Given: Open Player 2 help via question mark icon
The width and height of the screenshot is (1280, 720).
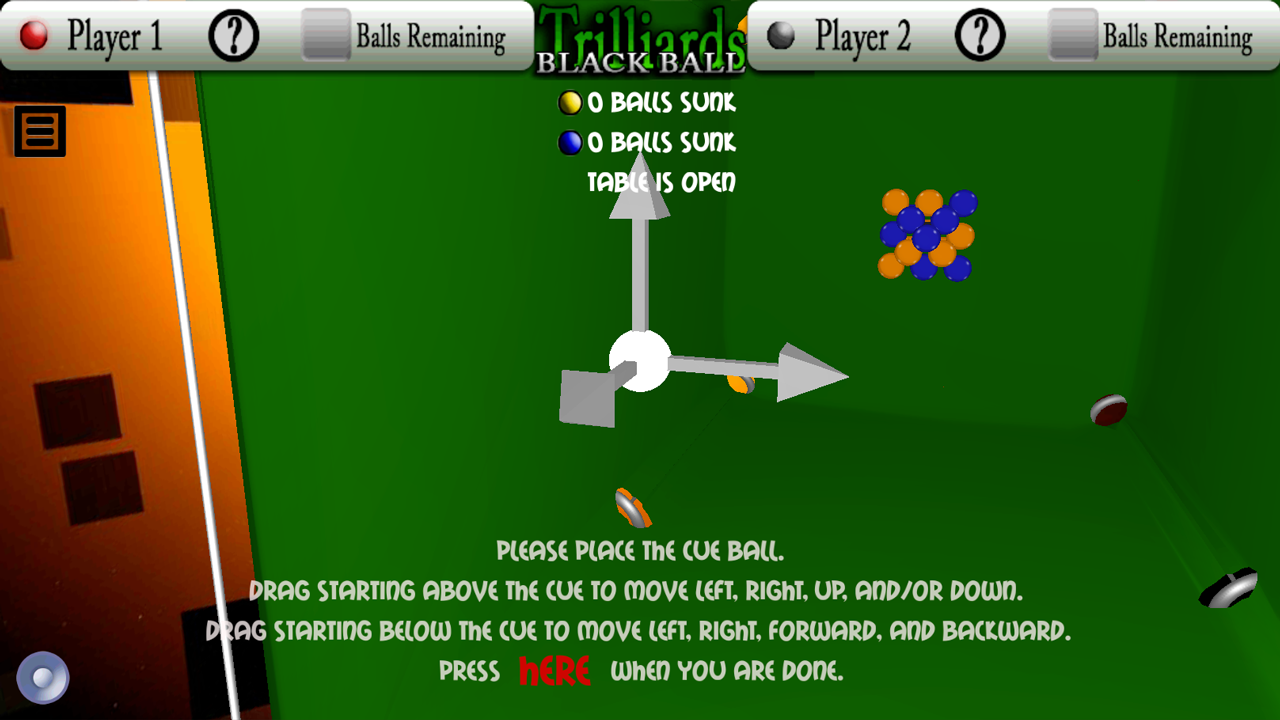Looking at the screenshot, I should [x=978, y=33].
